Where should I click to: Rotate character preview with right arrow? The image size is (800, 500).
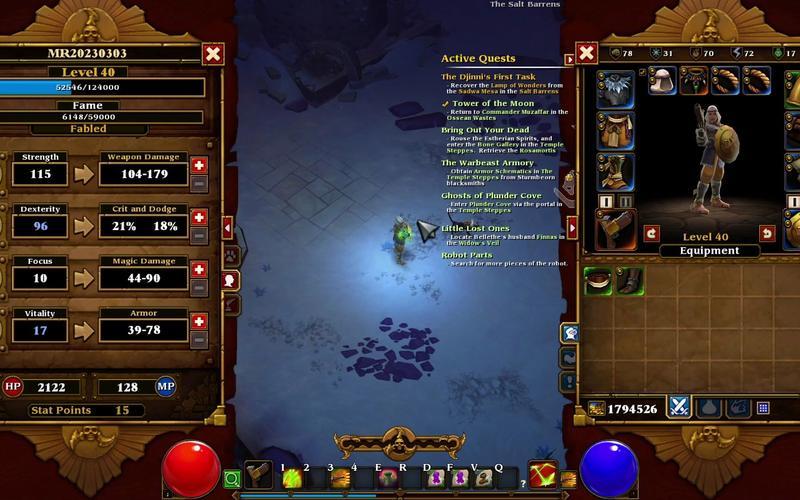click(767, 233)
